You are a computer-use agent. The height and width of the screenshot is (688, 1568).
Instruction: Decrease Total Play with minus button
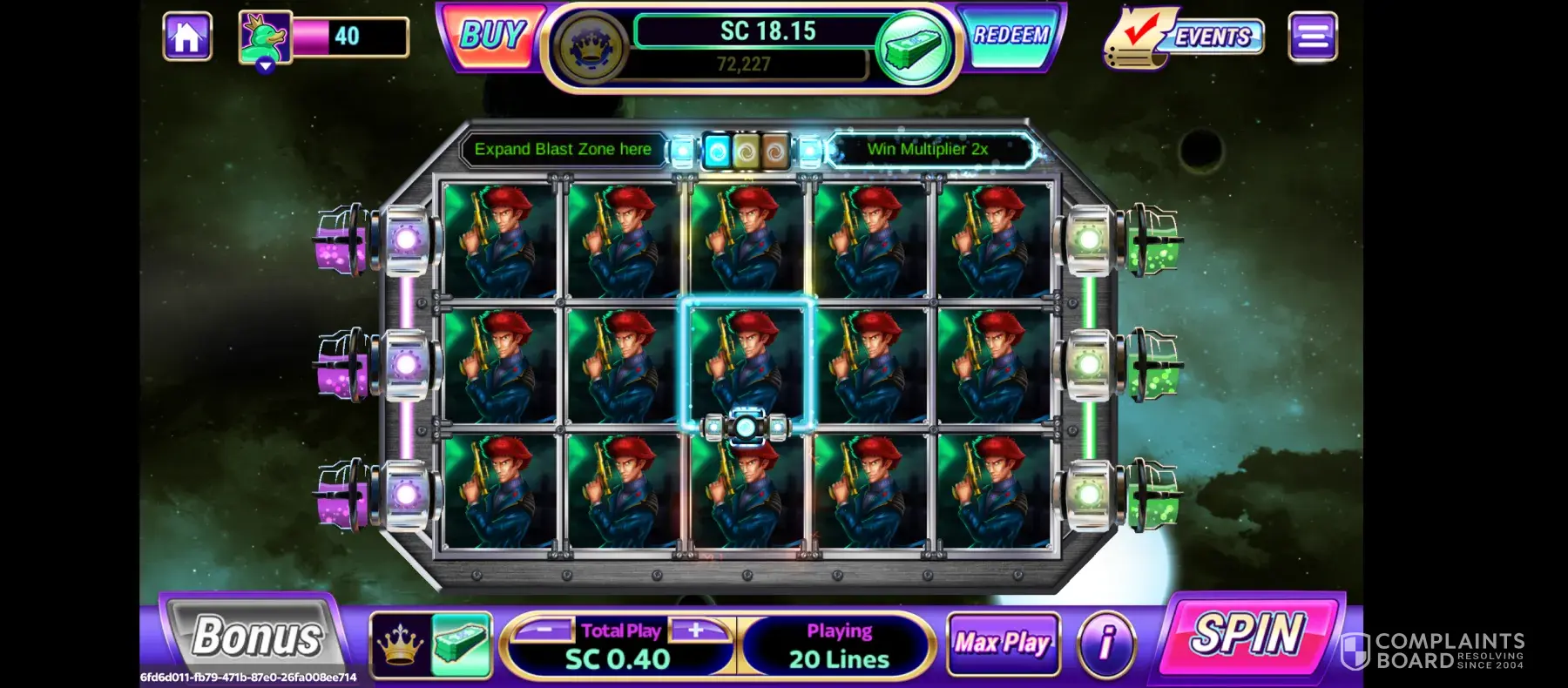(544, 630)
